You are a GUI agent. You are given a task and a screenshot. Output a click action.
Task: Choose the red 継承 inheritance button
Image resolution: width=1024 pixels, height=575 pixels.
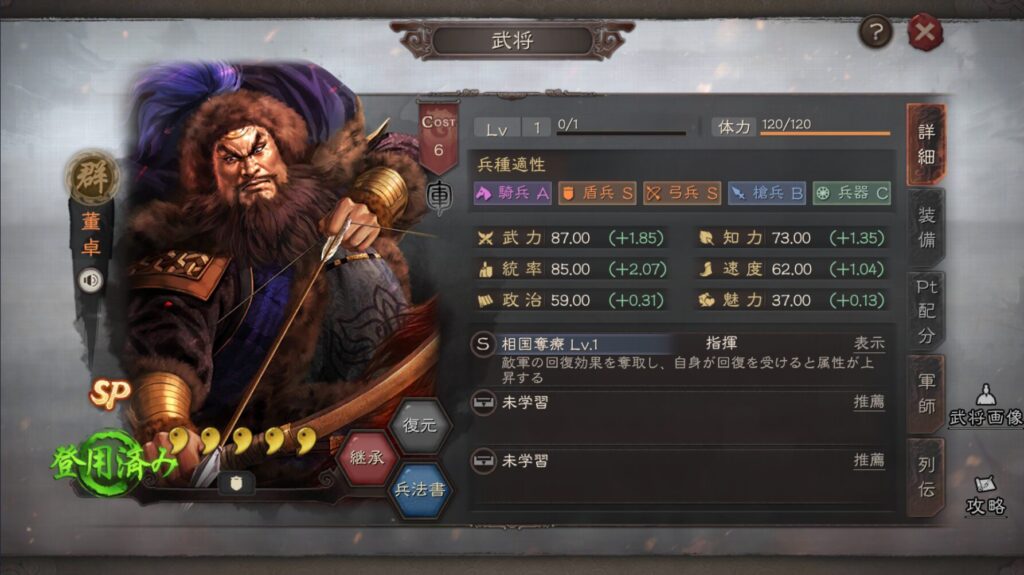tap(368, 459)
